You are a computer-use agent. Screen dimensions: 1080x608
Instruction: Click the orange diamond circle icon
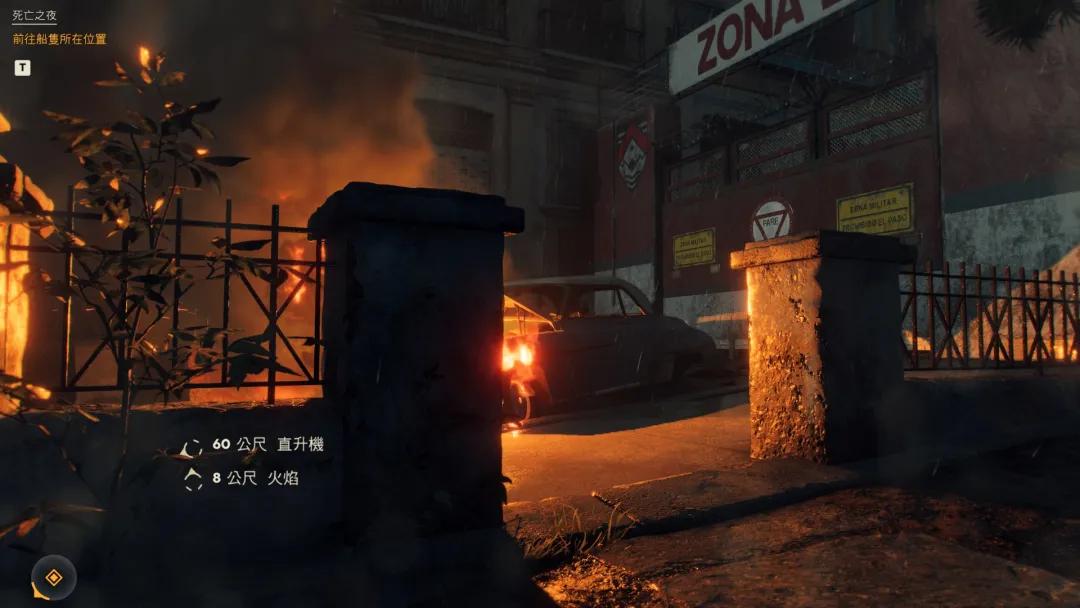pos(54,577)
